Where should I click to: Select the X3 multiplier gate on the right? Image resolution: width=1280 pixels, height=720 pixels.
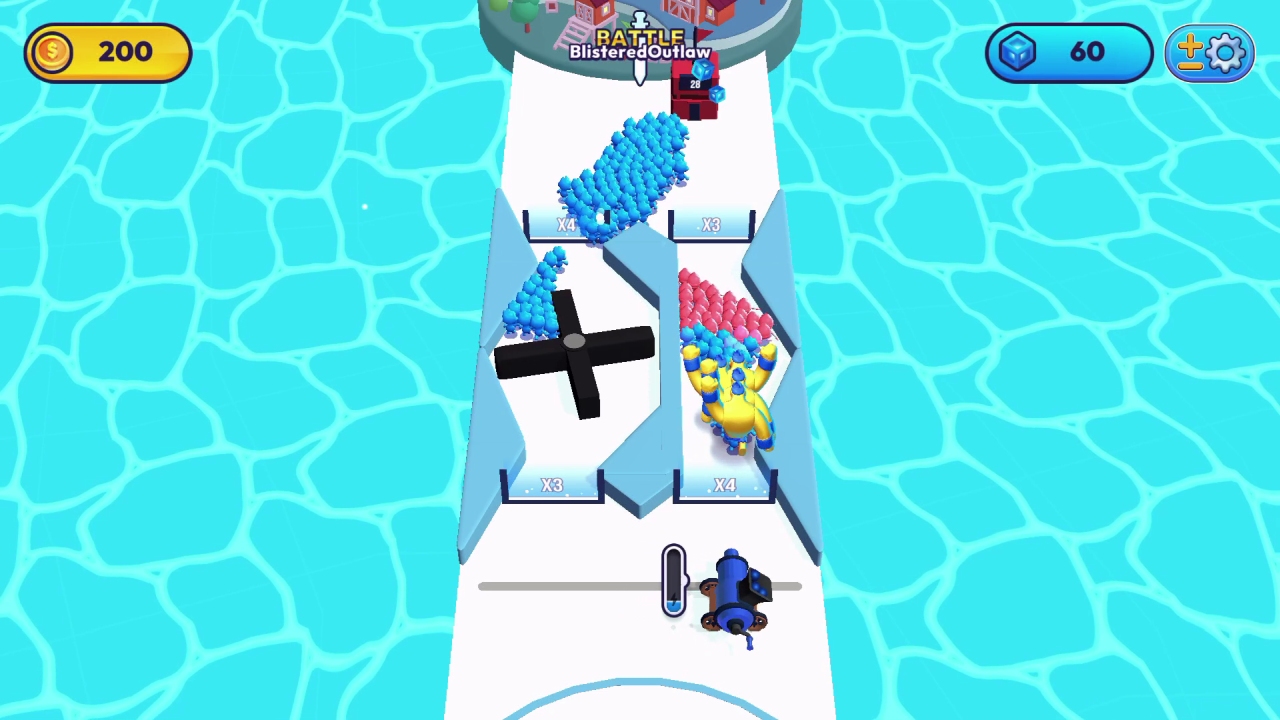(710, 224)
